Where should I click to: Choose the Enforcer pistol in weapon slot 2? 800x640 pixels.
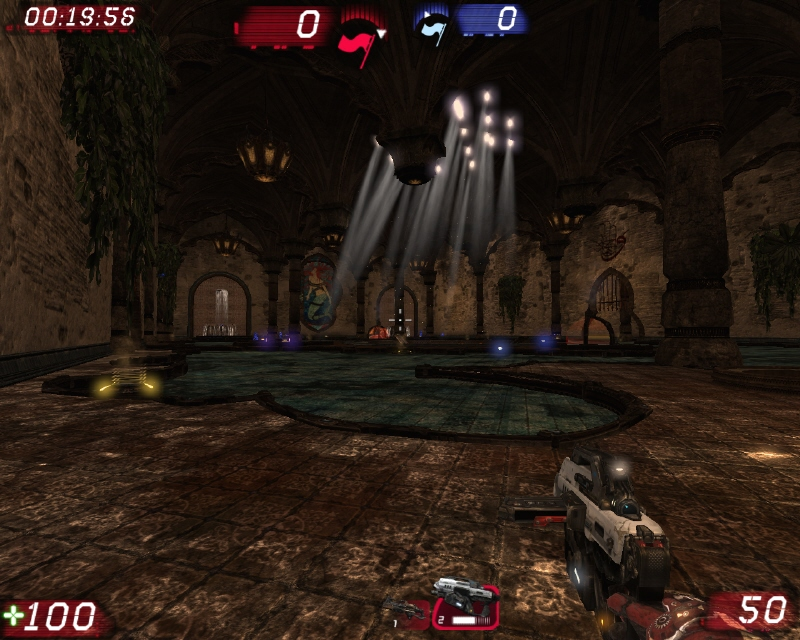click(465, 599)
